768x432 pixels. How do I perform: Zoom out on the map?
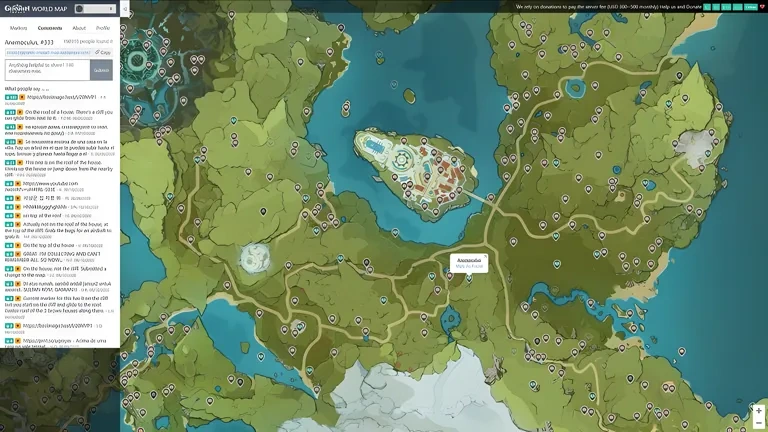[759, 423]
